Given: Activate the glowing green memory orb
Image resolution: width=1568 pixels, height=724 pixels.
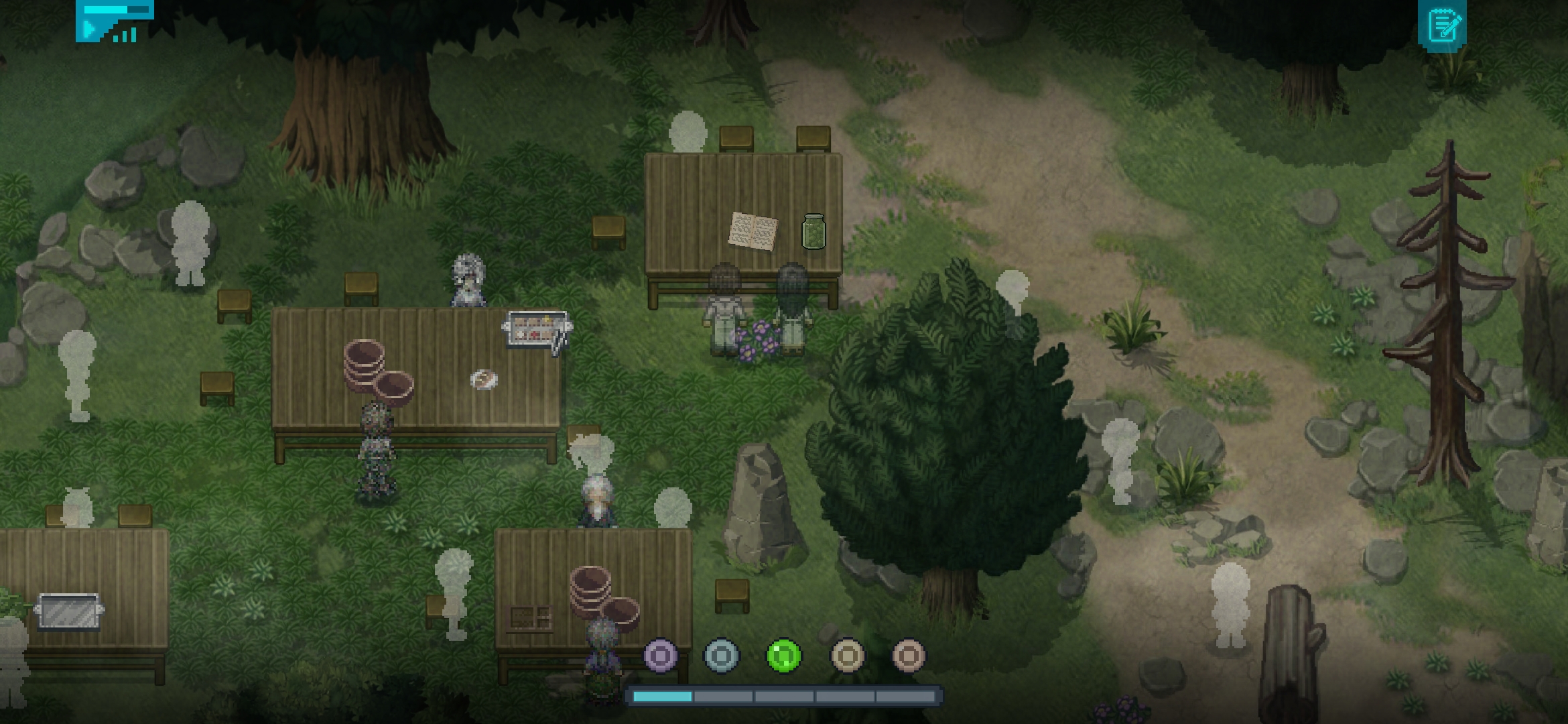Looking at the screenshot, I should click(x=783, y=654).
